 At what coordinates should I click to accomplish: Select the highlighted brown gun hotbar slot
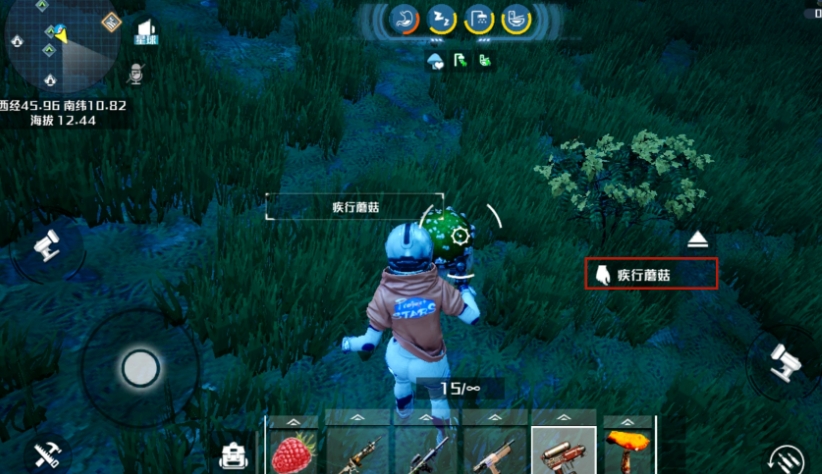[x=563, y=451]
